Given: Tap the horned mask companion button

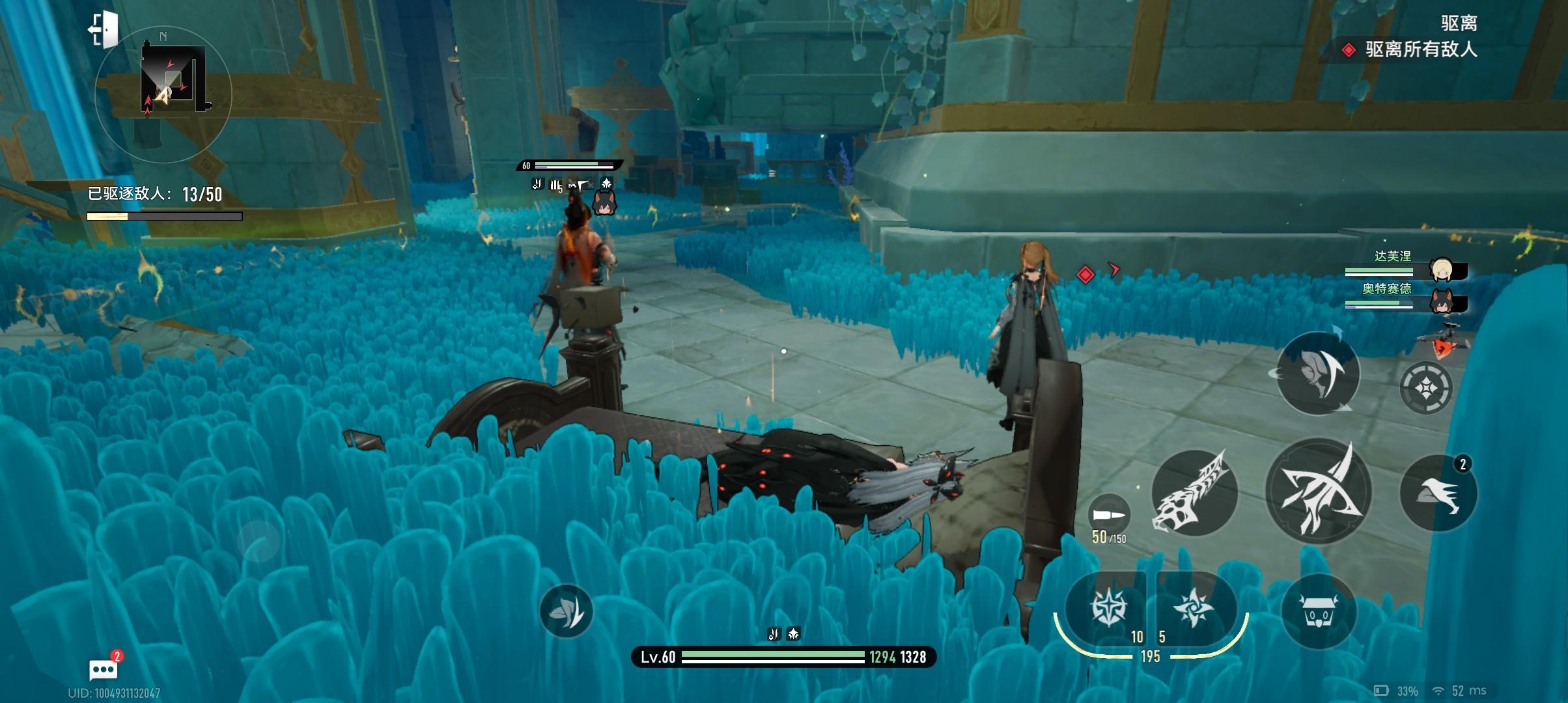Looking at the screenshot, I should 1319,612.
